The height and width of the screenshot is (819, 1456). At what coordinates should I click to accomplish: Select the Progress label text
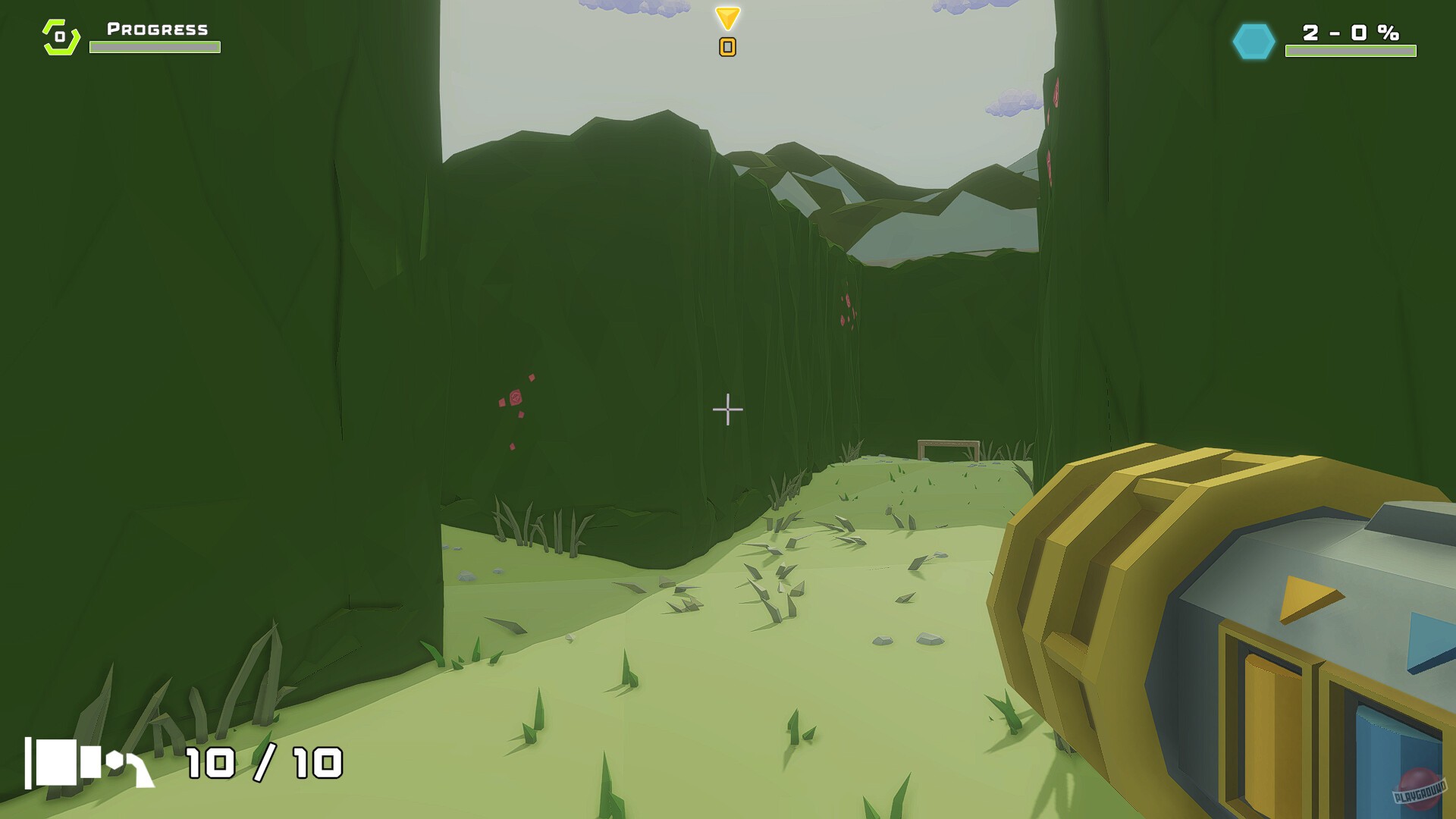[155, 30]
